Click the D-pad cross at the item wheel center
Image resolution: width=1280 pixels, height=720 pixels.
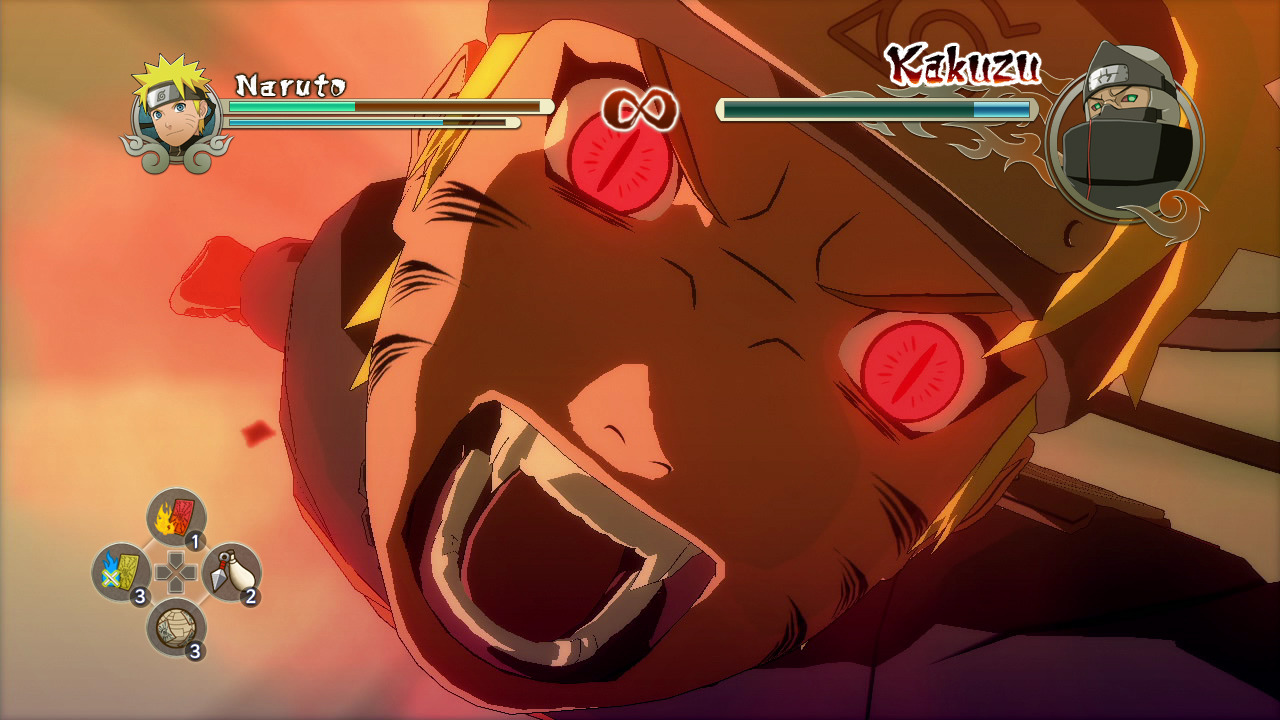tap(175, 572)
